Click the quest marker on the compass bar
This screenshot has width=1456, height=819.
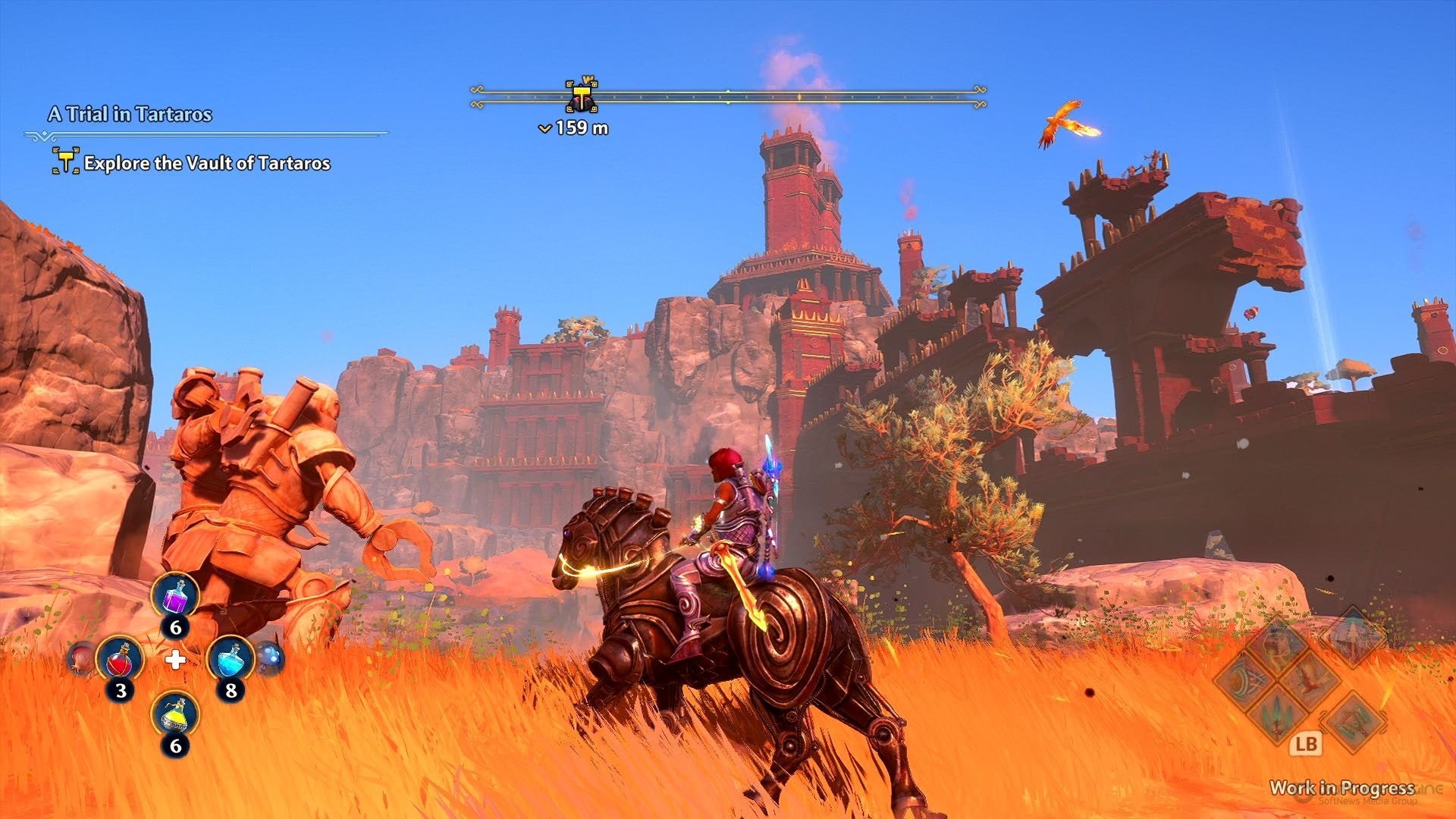(582, 97)
